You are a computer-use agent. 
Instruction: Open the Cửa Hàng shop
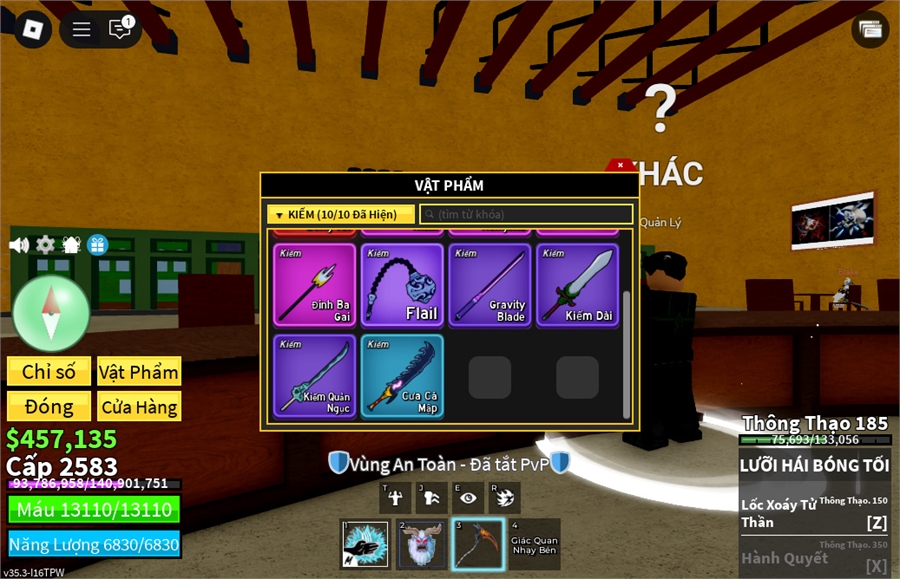click(x=139, y=406)
